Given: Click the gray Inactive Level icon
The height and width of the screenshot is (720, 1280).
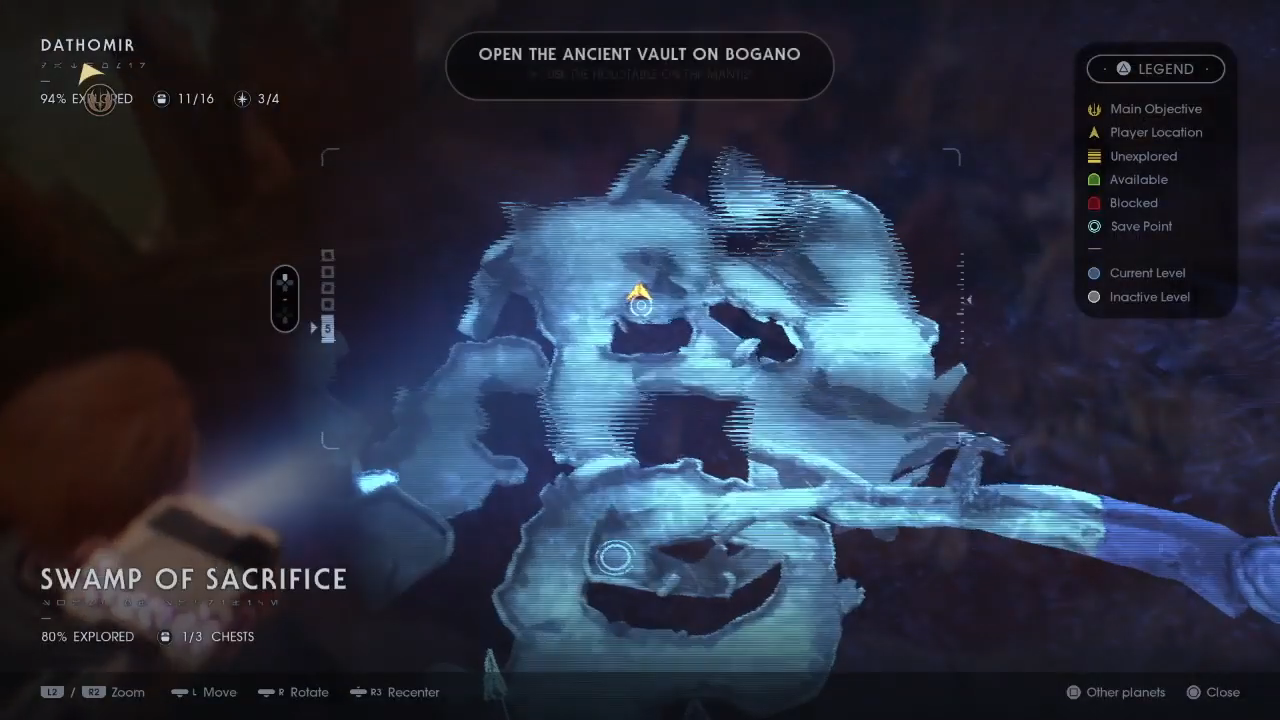Looking at the screenshot, I should (1094, 296).
